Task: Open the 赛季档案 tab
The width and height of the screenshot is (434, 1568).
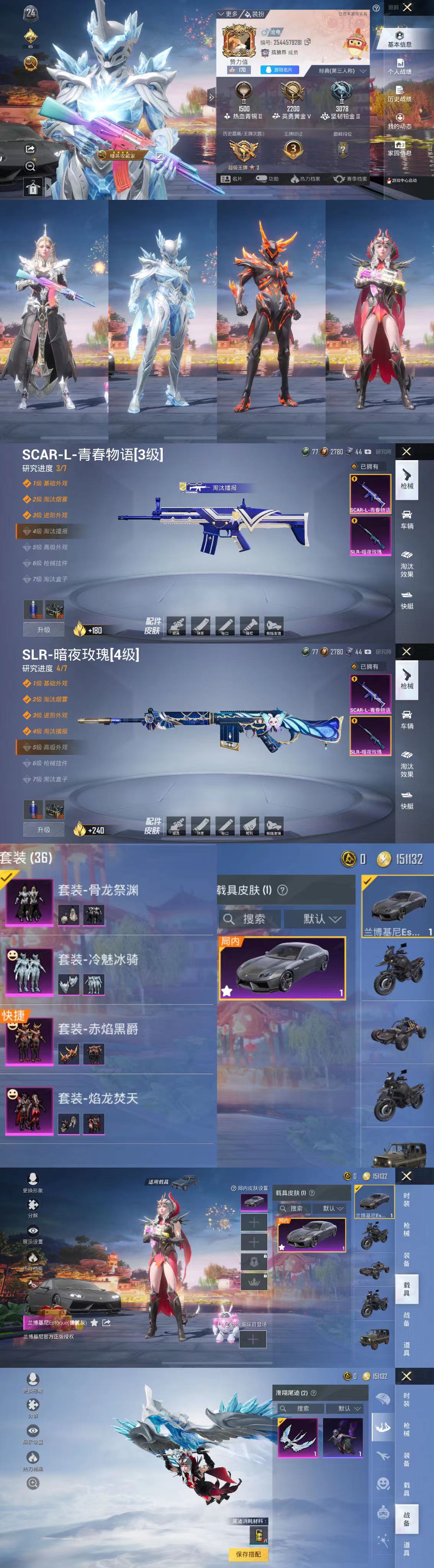Action: click(350, 179)
